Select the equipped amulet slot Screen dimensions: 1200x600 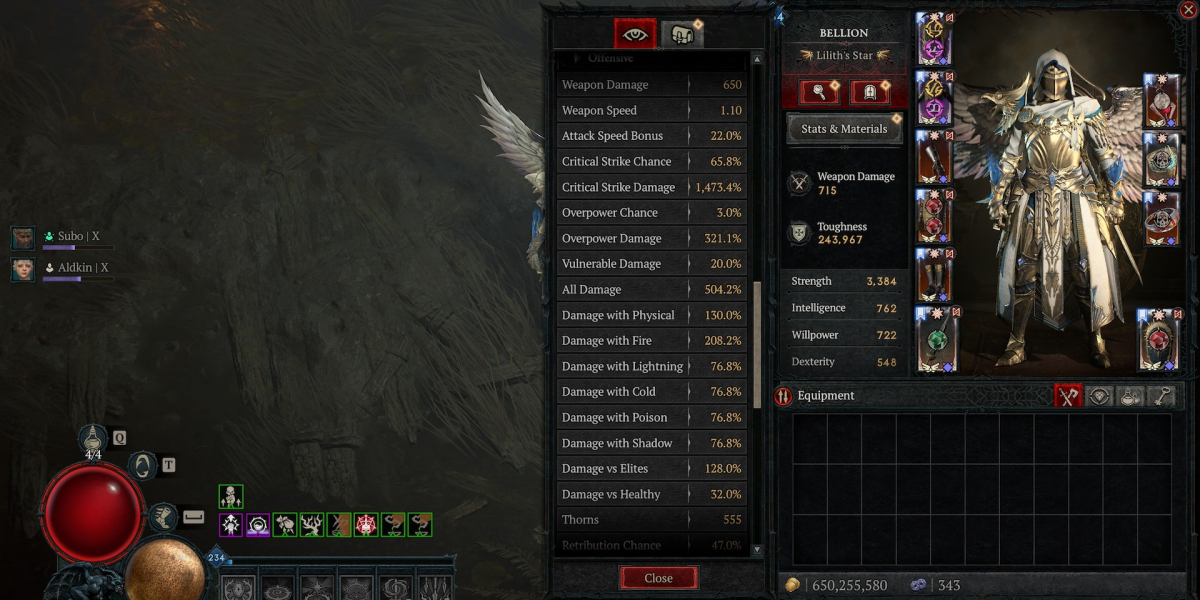[1161, 101]
